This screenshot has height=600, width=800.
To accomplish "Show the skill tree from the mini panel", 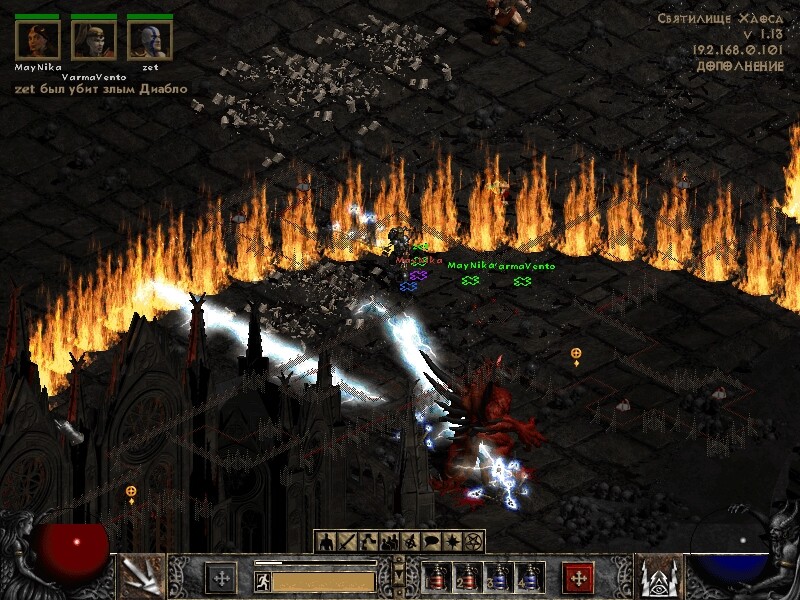I will point(368,541).
